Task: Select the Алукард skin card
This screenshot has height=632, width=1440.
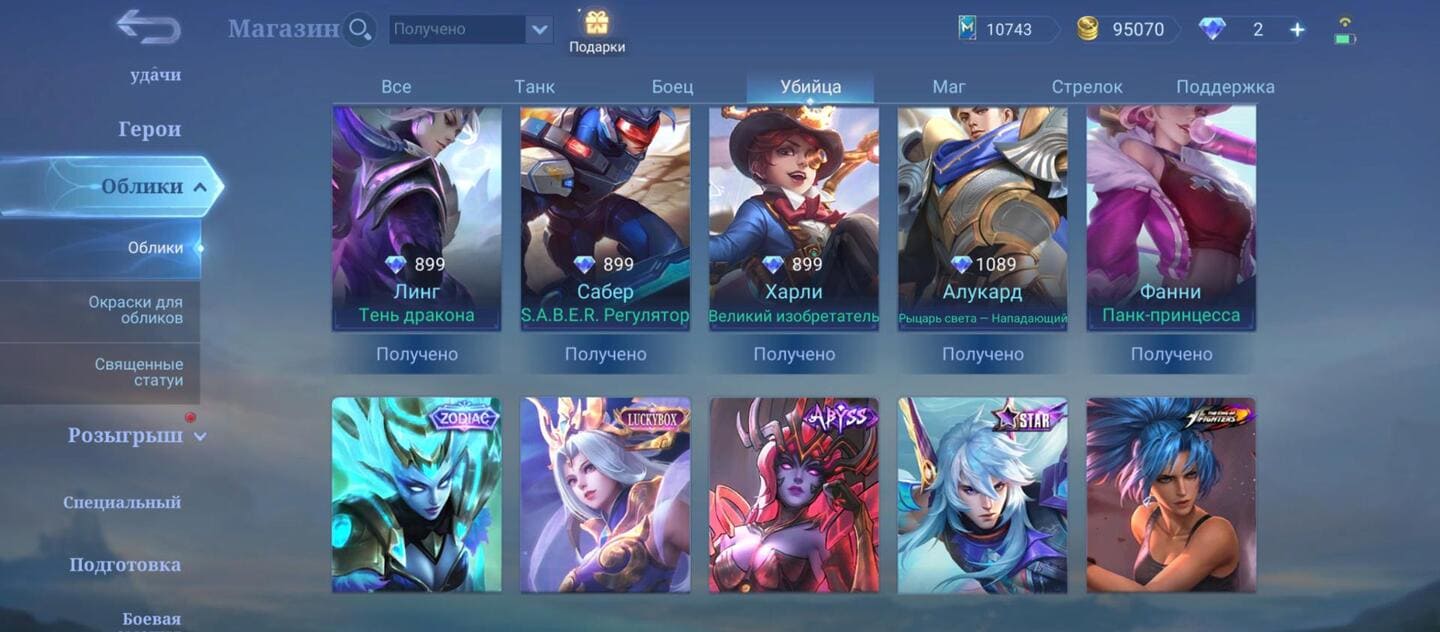Action: pos(982,218)
